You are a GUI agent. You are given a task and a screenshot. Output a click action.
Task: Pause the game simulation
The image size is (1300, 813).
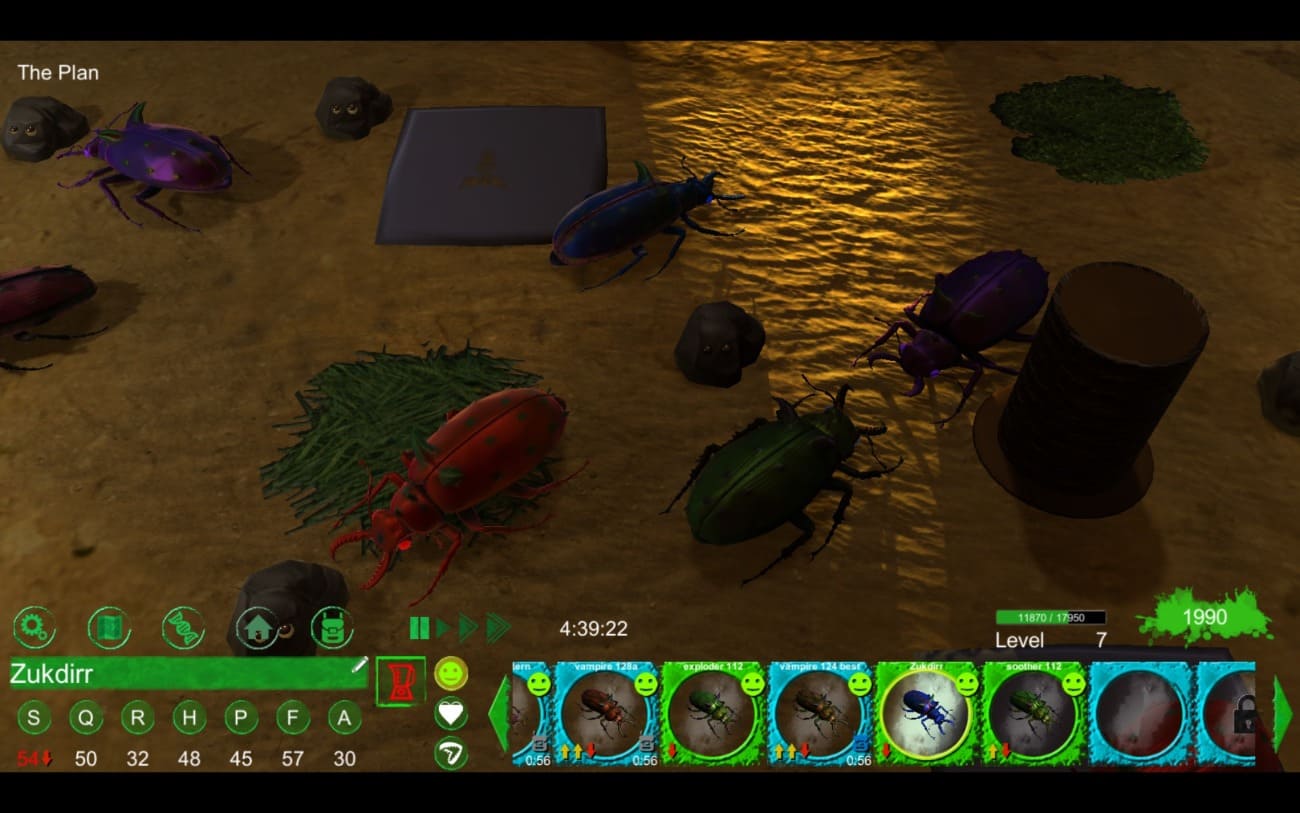[419, 628]
